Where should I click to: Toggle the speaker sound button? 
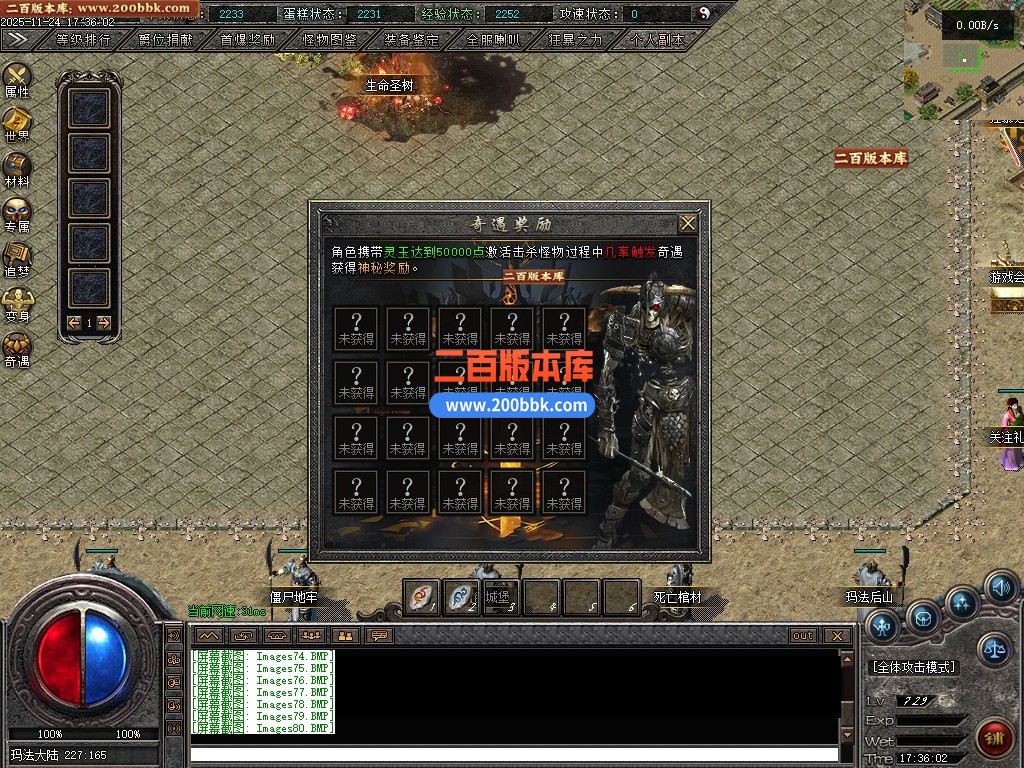point(1001,587)
